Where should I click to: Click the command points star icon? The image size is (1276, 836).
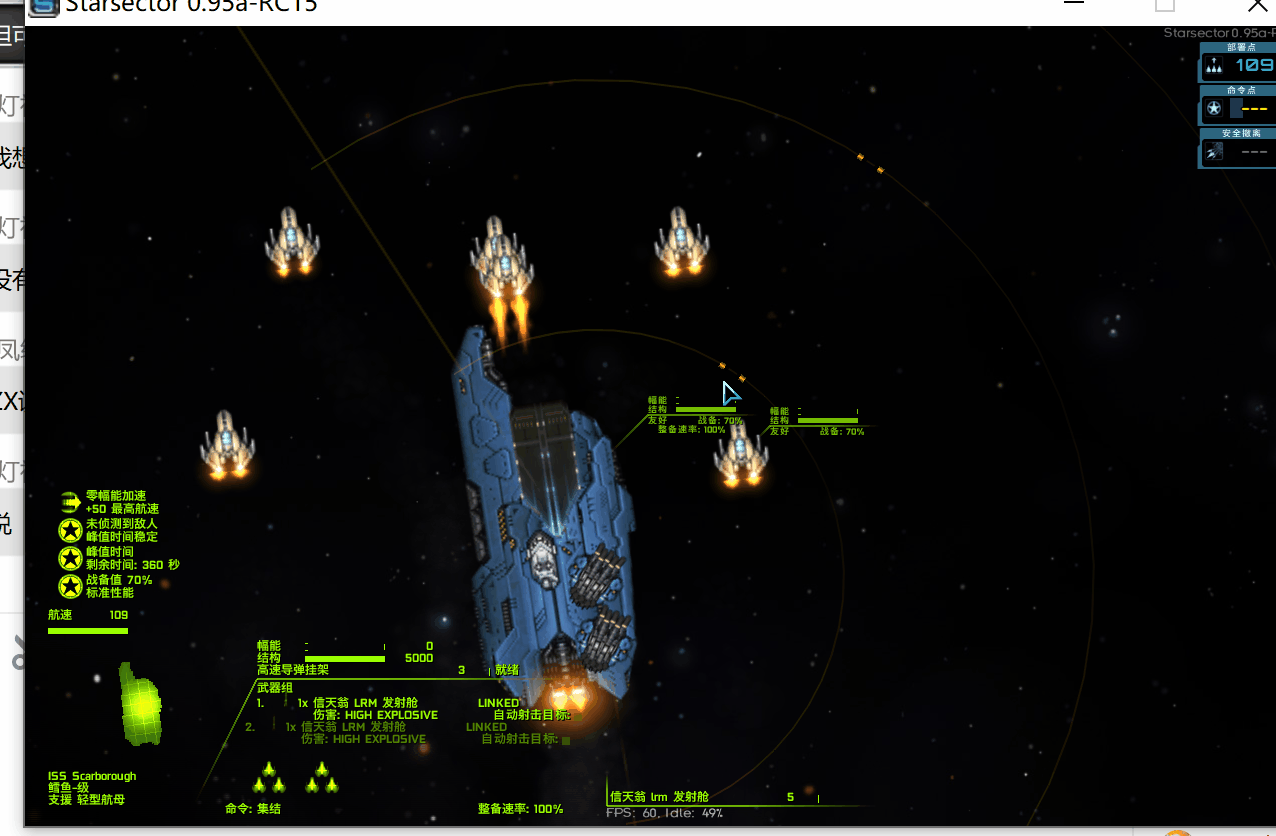click(1214, 108)
